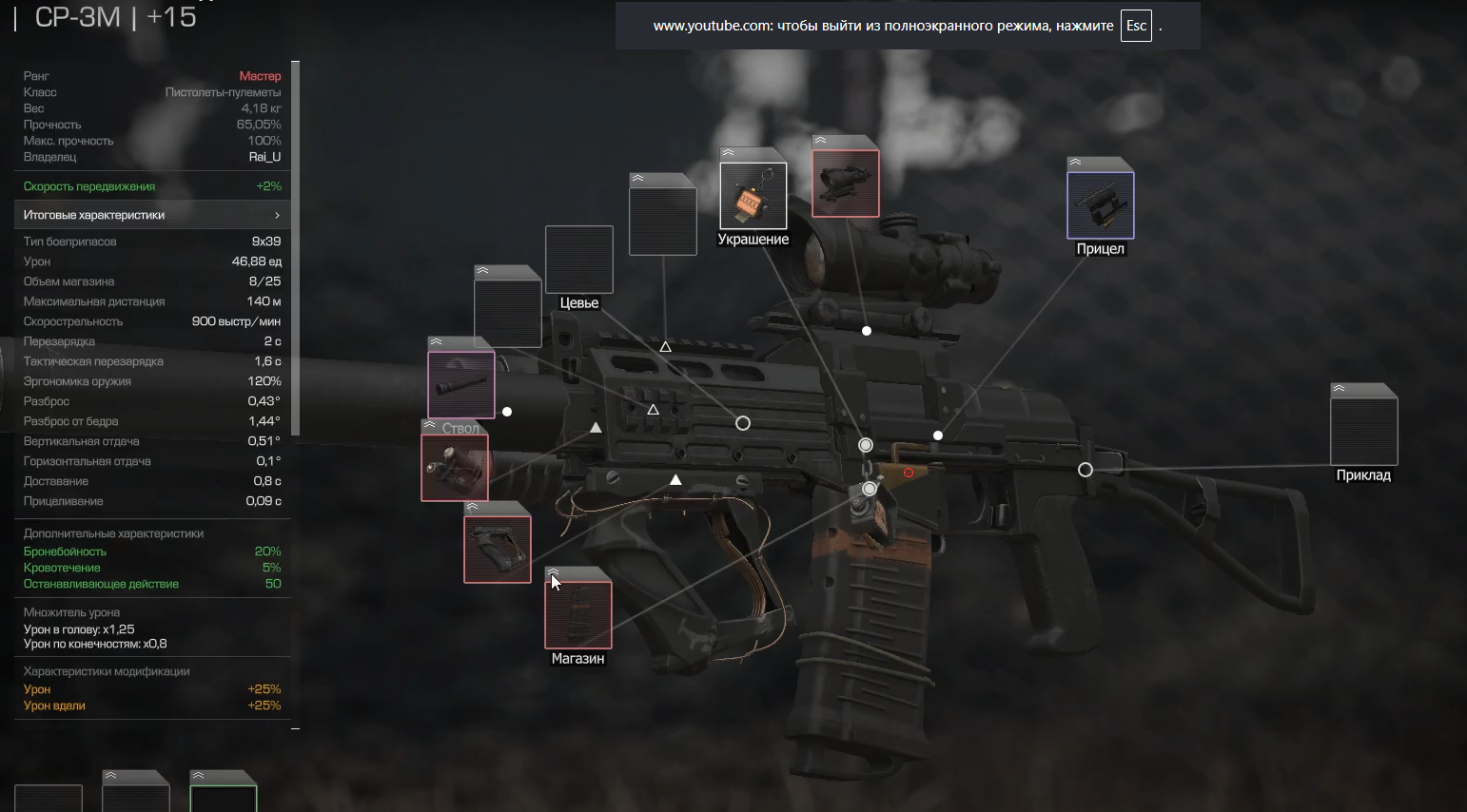The height and width of the screenshot is (812, 1467).
Task: Choose the empty Приклад stock slot
Action: 1363,432
